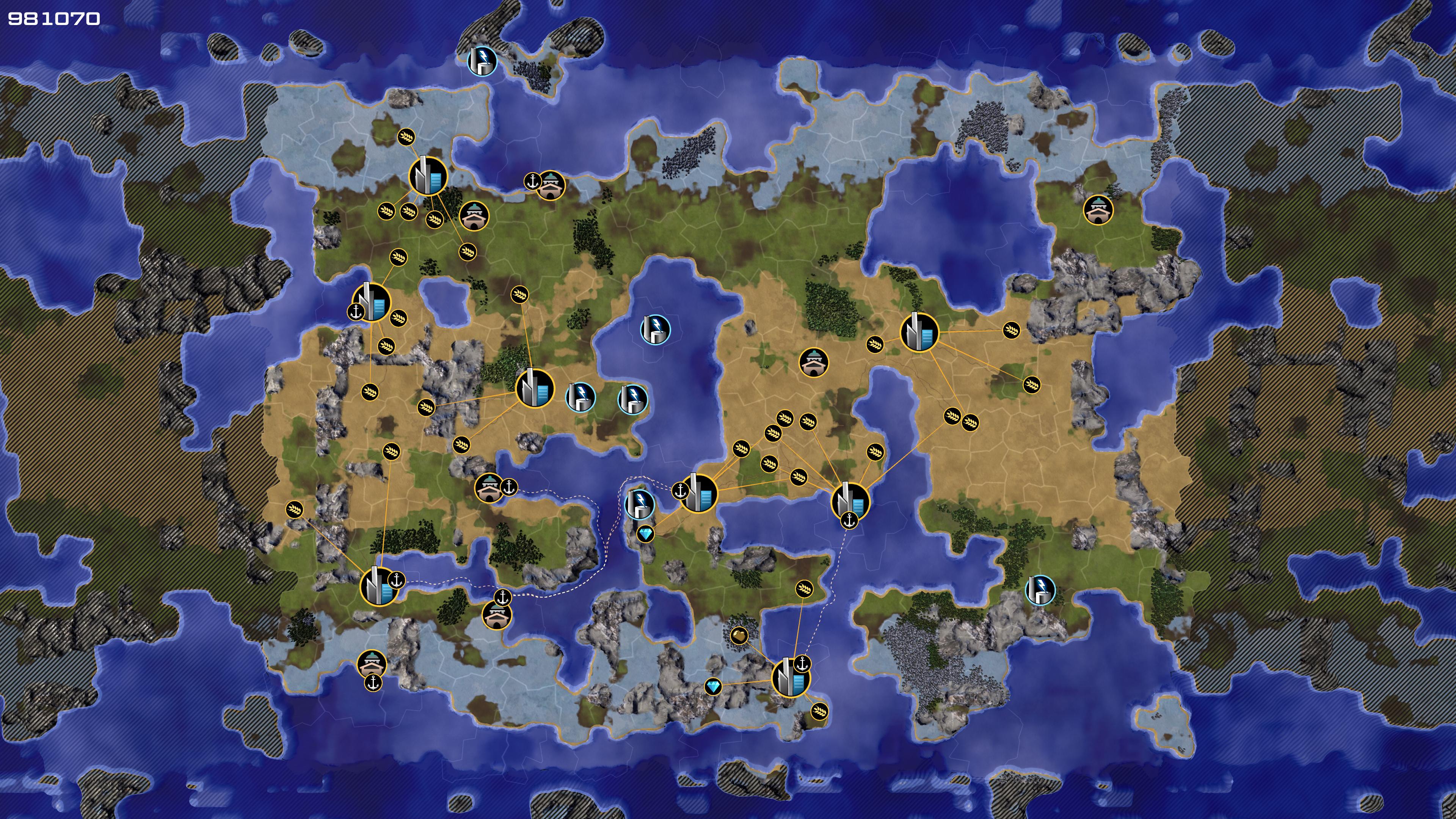Select the gold nugget resource marker
Image resolution: width=1456 pixels, height=819 pixels.
[x=739, y=635]
